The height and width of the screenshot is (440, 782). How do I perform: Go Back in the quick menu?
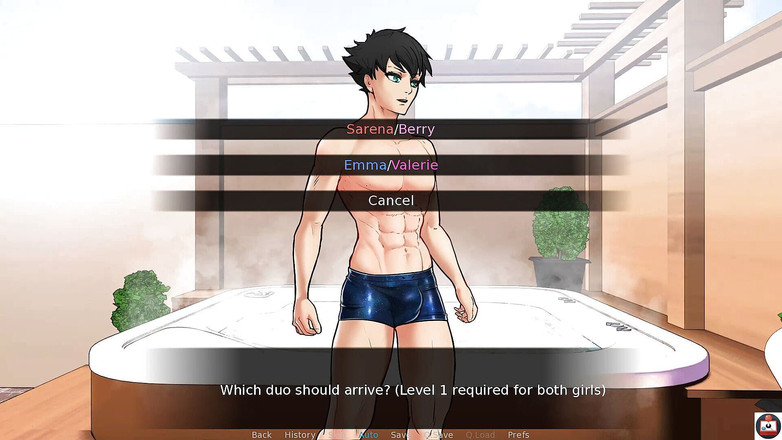coord(262,435)
